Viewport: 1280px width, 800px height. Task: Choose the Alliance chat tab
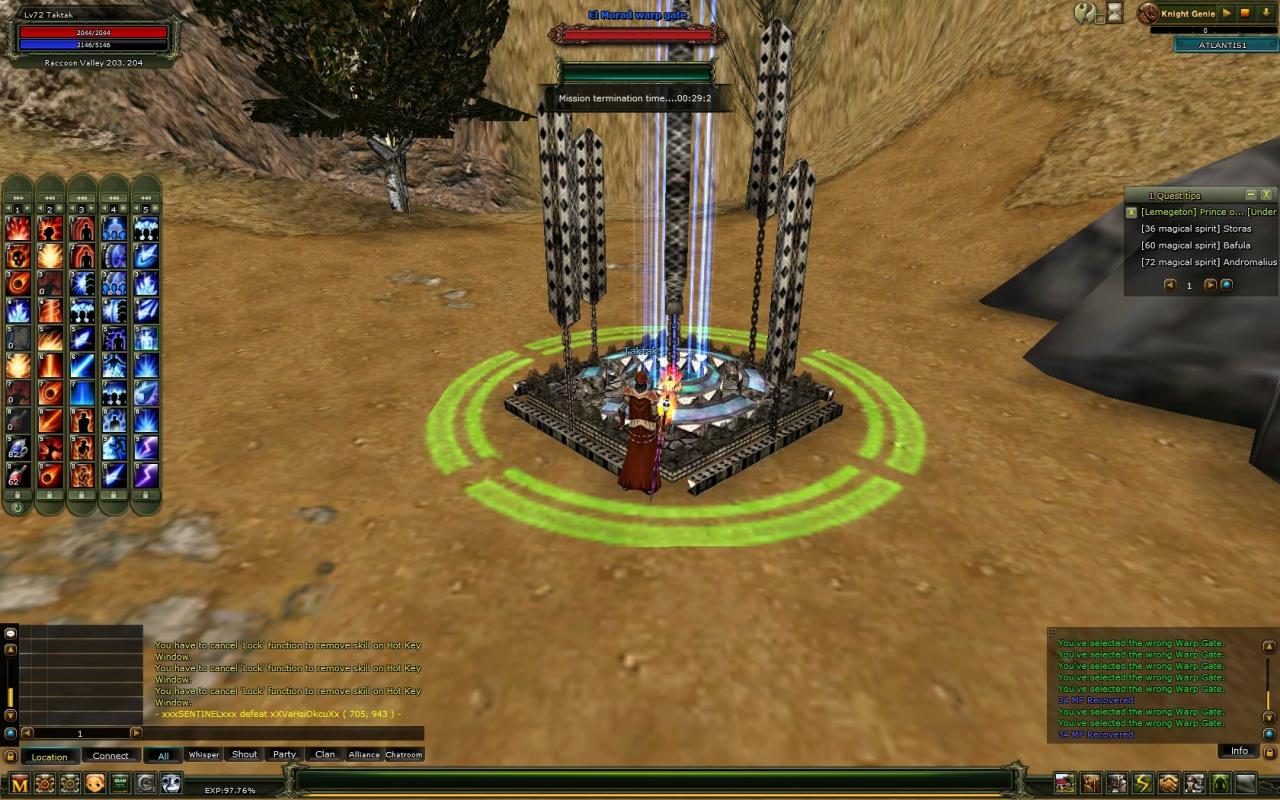[364, 755]
